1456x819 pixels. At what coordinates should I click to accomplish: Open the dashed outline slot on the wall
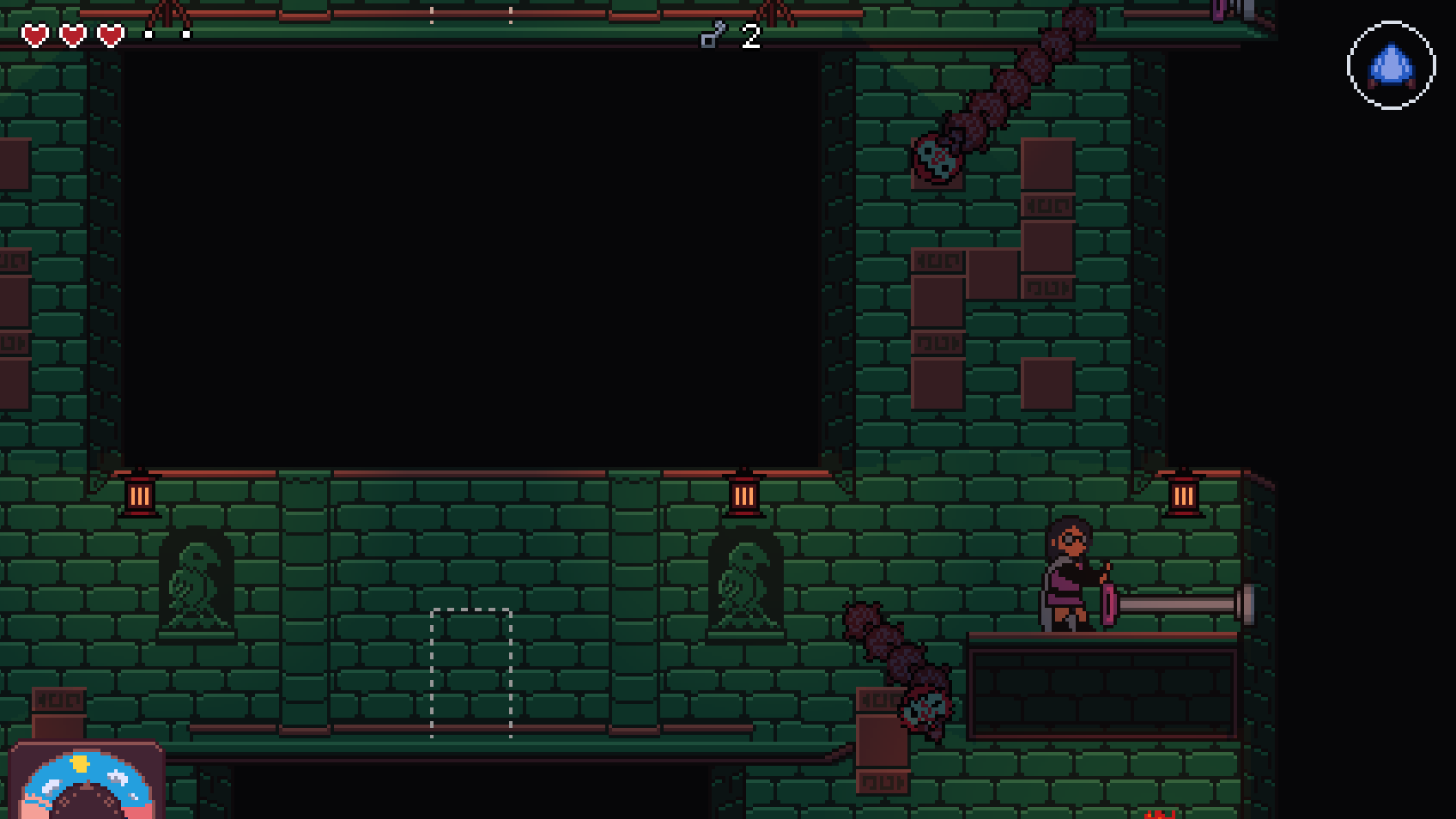pyautogui.click(x=470, y=674)
